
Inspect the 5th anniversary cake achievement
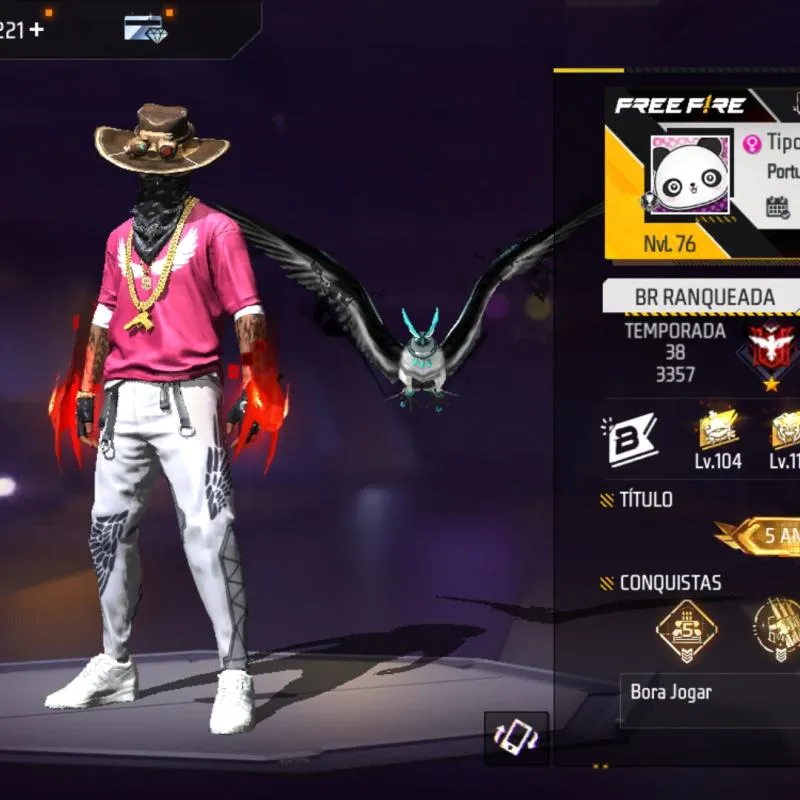coord(686,632)
